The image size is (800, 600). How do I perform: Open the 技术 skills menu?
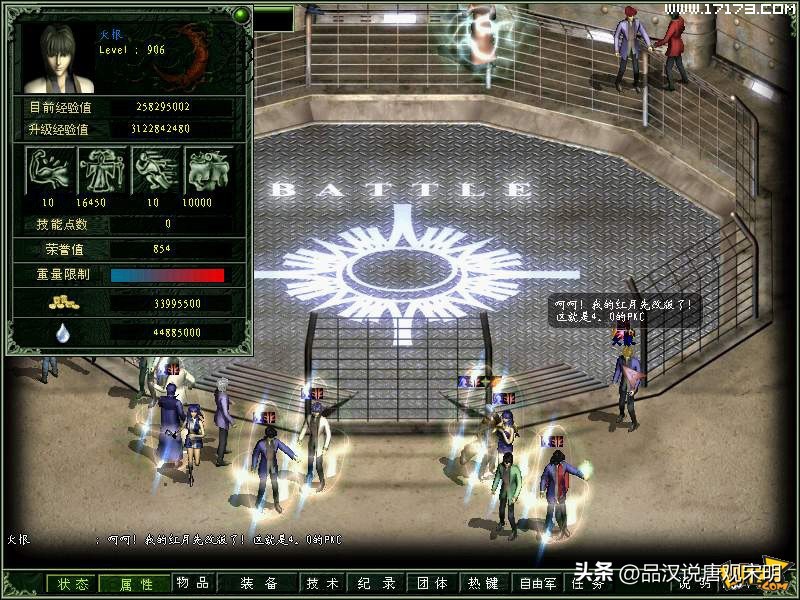[322, 584]
